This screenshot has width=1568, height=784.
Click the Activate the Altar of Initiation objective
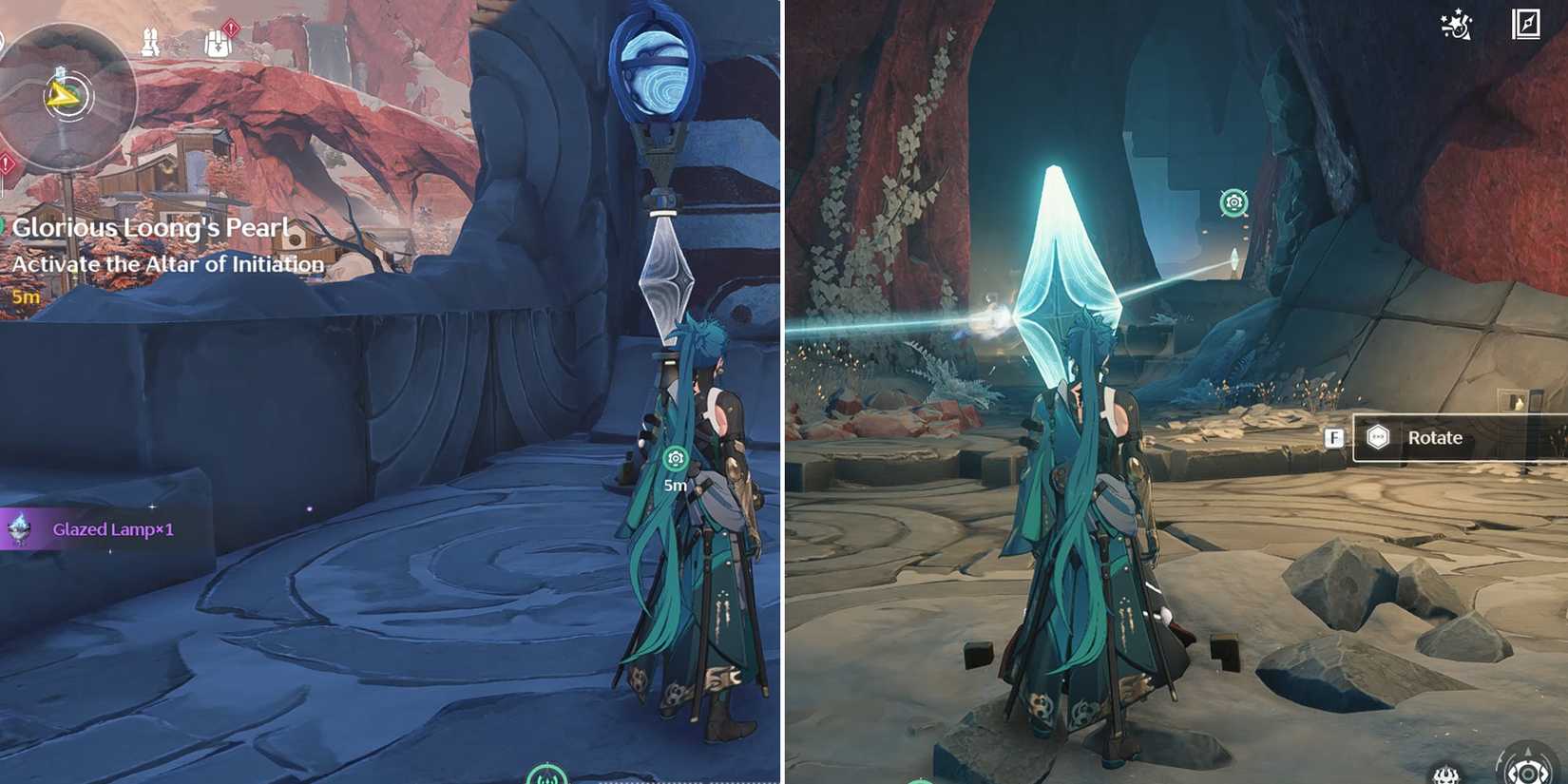tap(168, 264)
